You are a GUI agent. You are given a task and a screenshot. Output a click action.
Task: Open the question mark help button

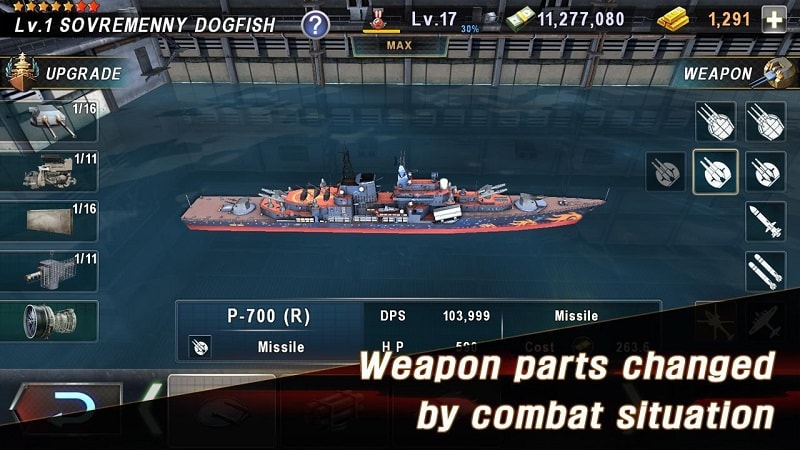316,24
